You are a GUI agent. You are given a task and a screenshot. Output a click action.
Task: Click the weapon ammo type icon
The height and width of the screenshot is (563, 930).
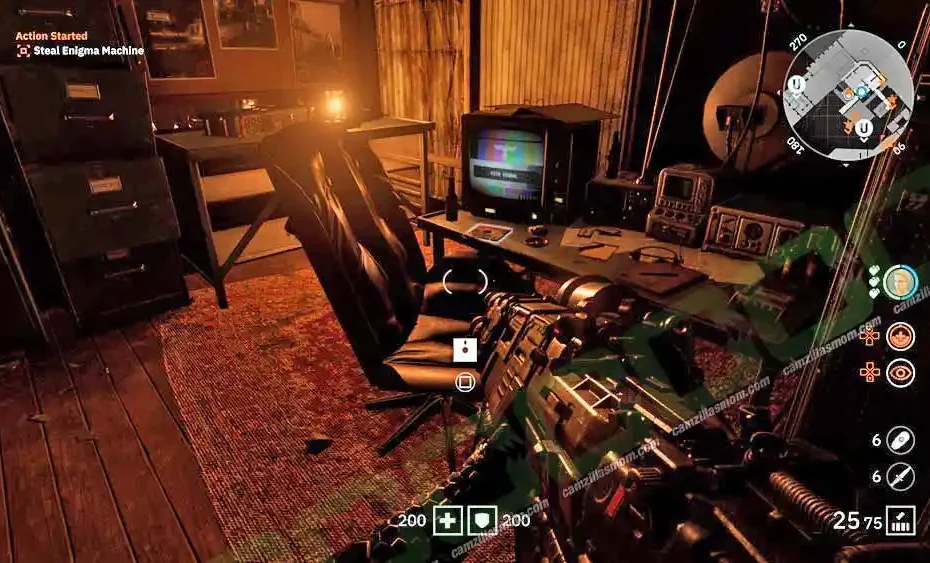coord(900,521)
